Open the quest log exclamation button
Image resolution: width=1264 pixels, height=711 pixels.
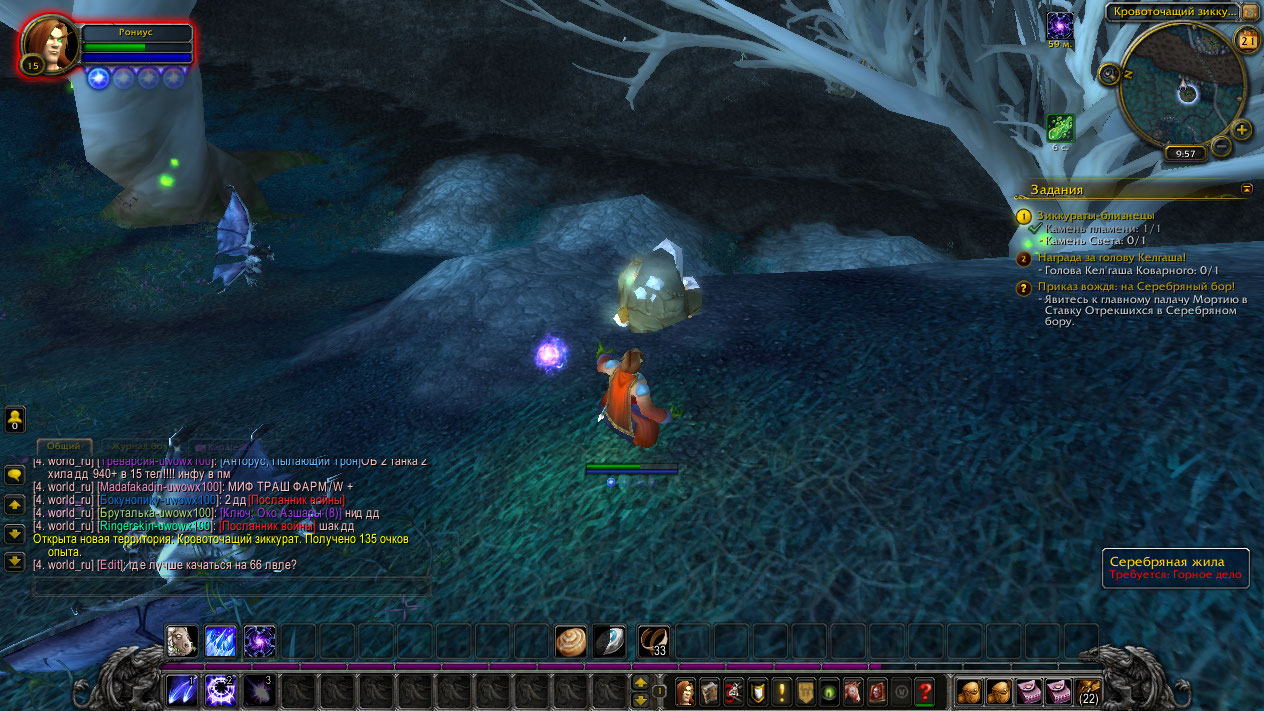pos(782,691)
